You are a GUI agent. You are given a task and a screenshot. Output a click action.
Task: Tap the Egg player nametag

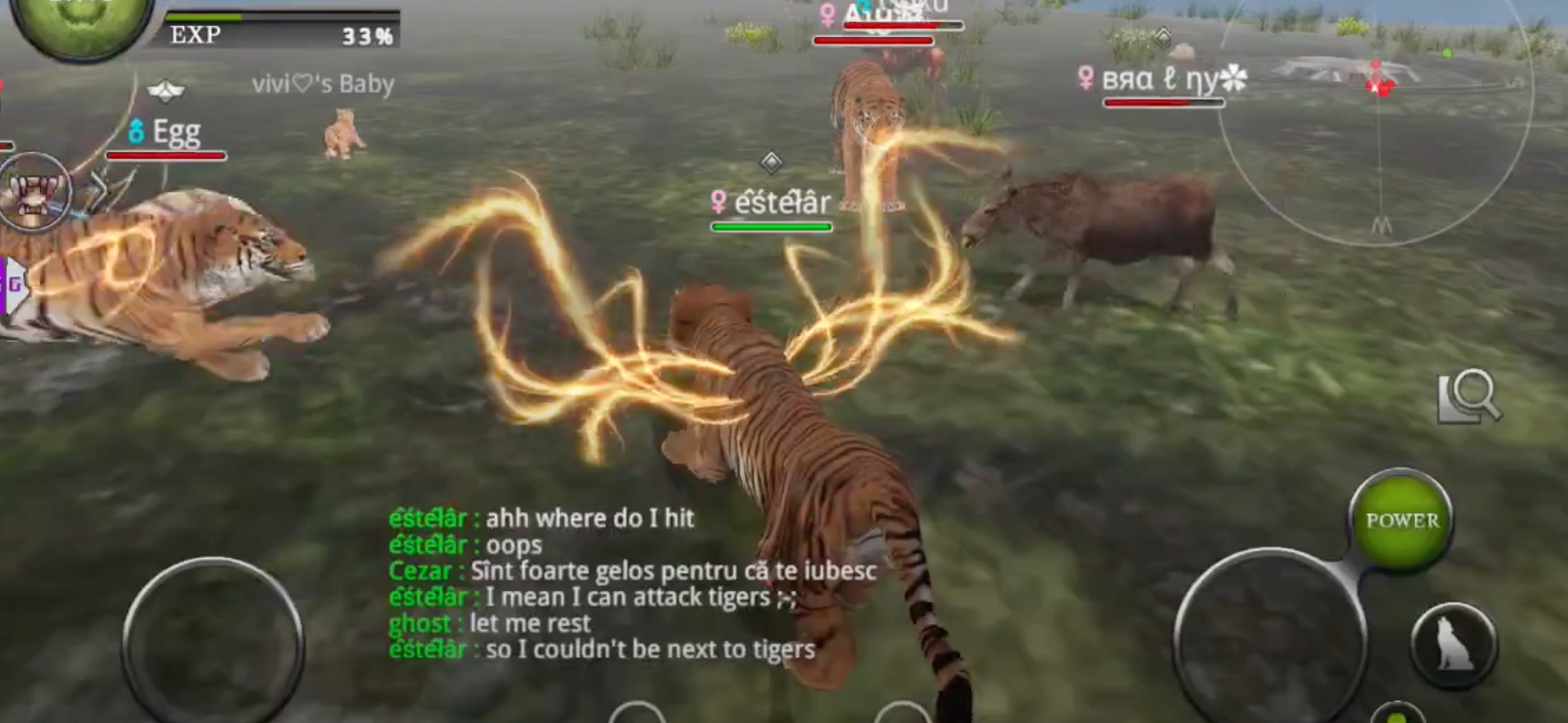coord(178,132)
